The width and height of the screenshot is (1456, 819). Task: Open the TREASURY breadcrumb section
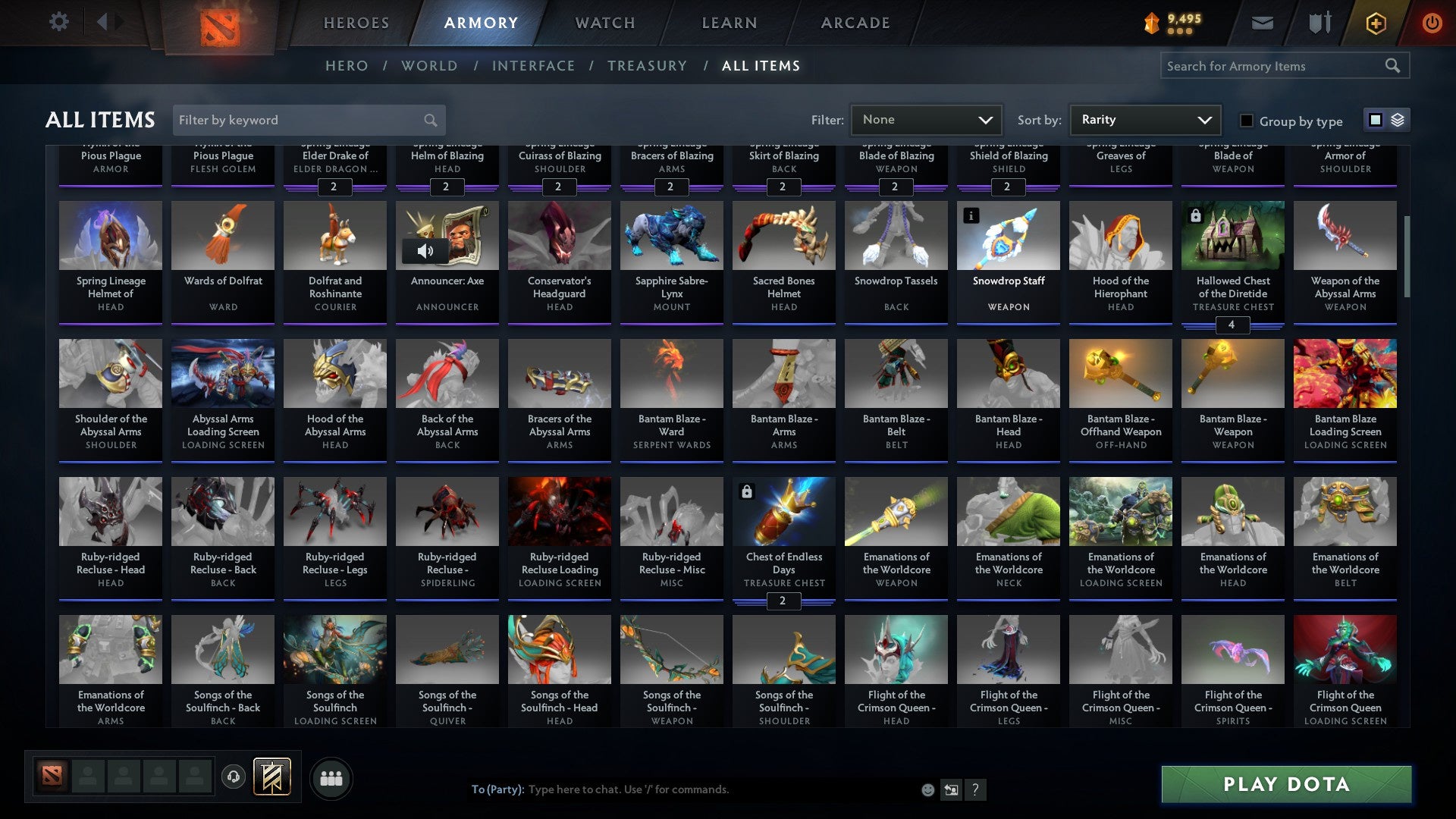click(x=648, y=66)
